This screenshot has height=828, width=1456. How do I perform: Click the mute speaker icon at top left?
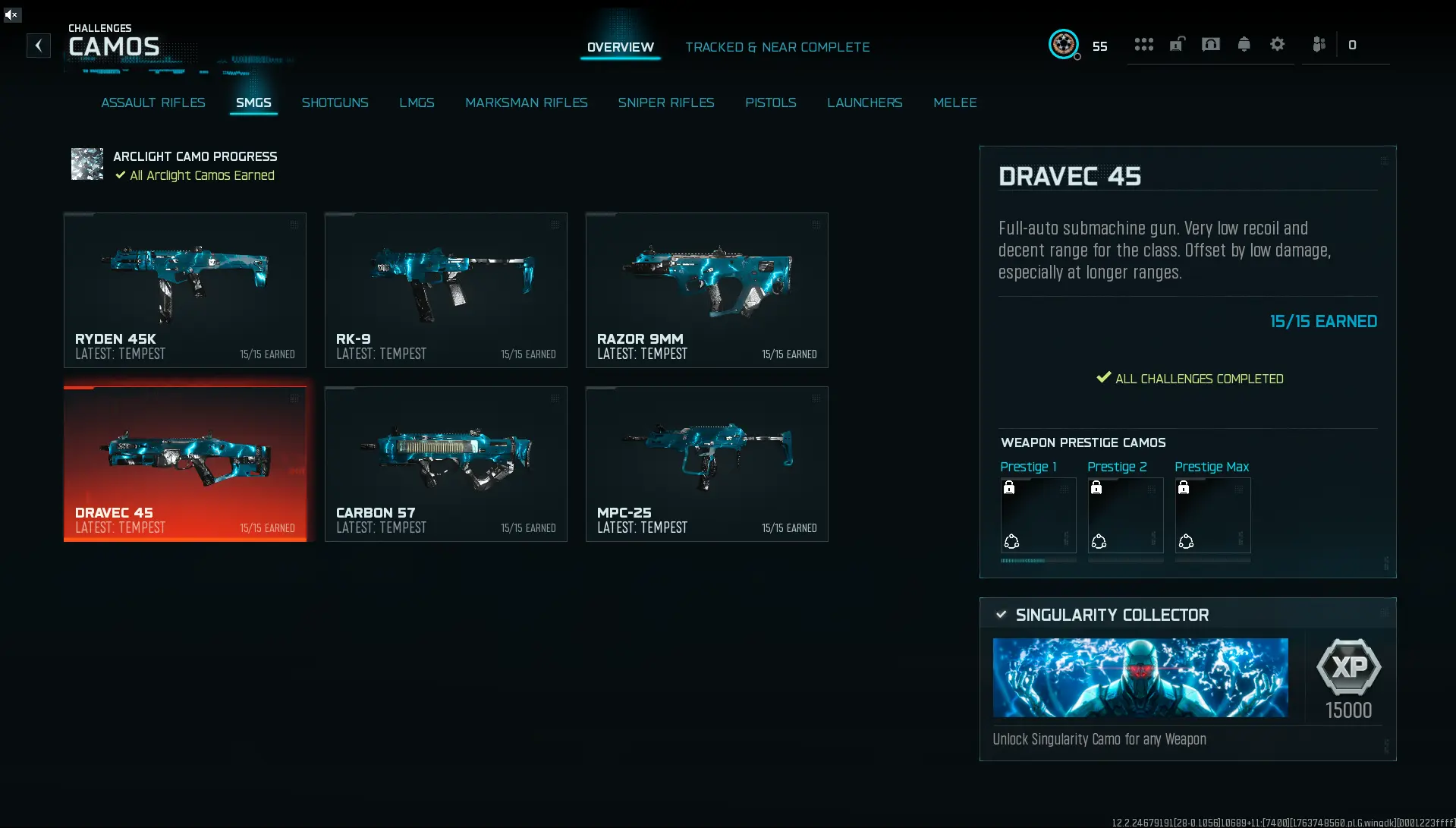tap(12, 14)
